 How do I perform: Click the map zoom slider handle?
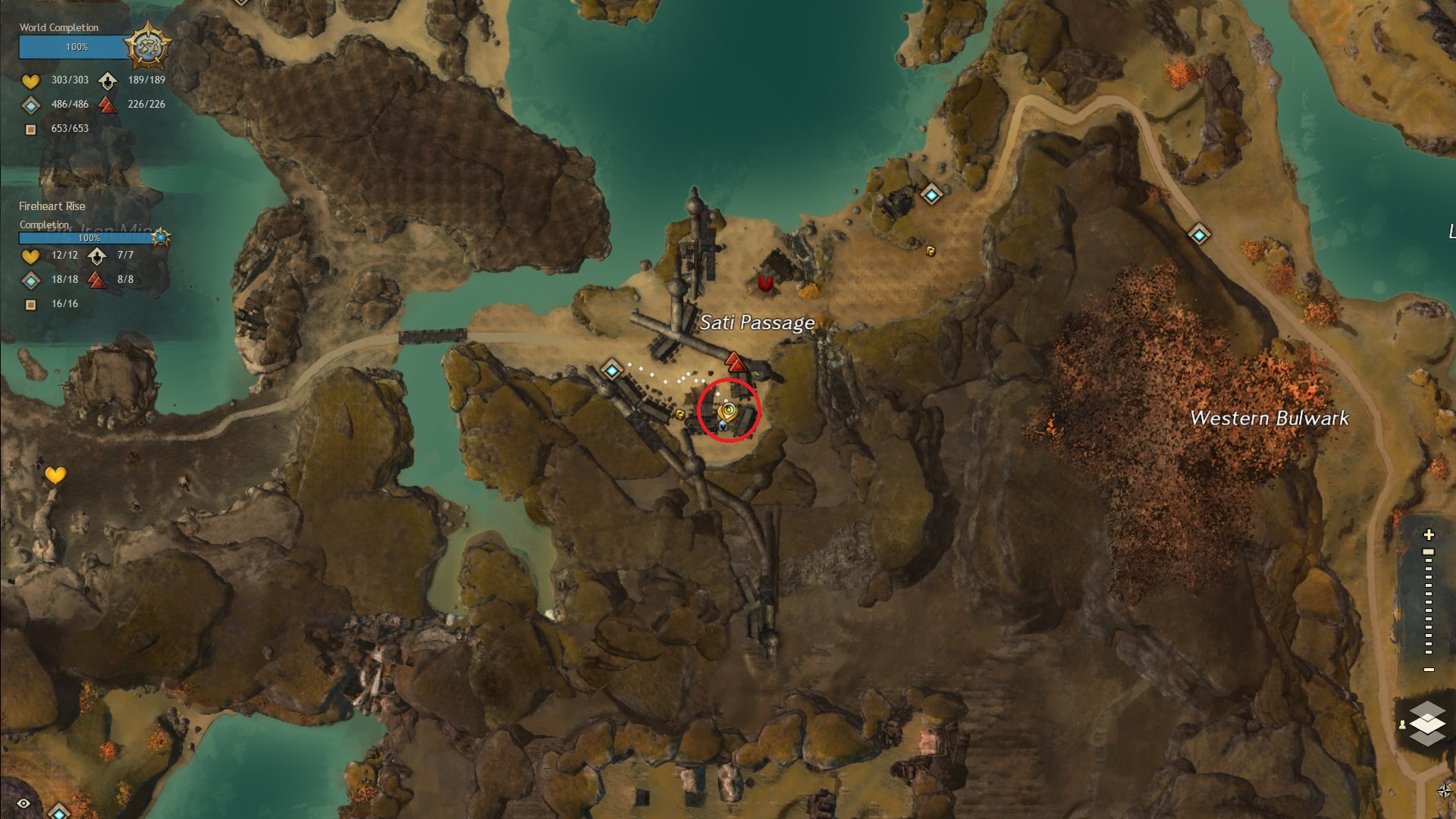(1429, 552)
